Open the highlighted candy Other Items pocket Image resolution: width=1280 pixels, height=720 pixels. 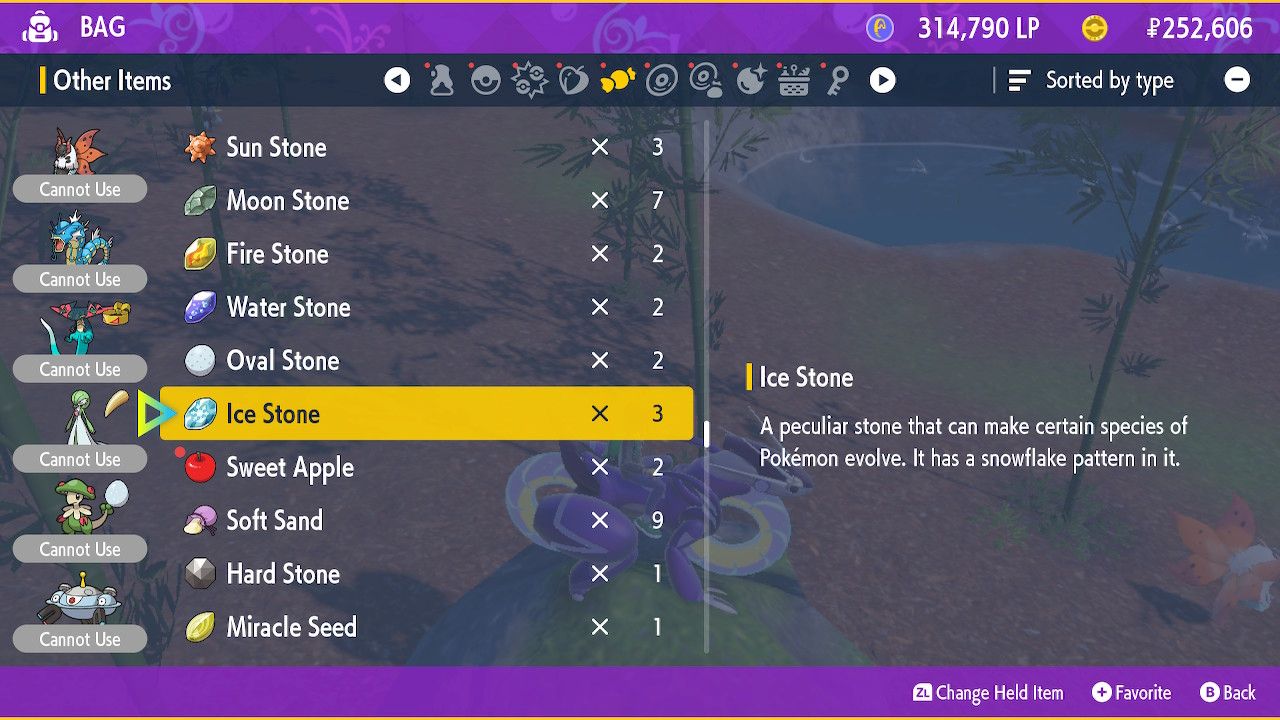[617, 80]
